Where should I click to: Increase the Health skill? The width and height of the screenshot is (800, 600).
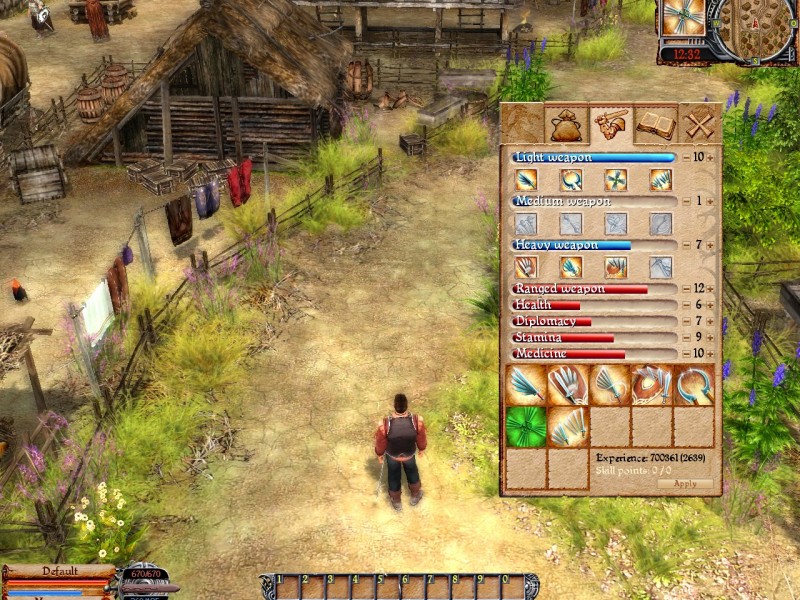(711, 305)
